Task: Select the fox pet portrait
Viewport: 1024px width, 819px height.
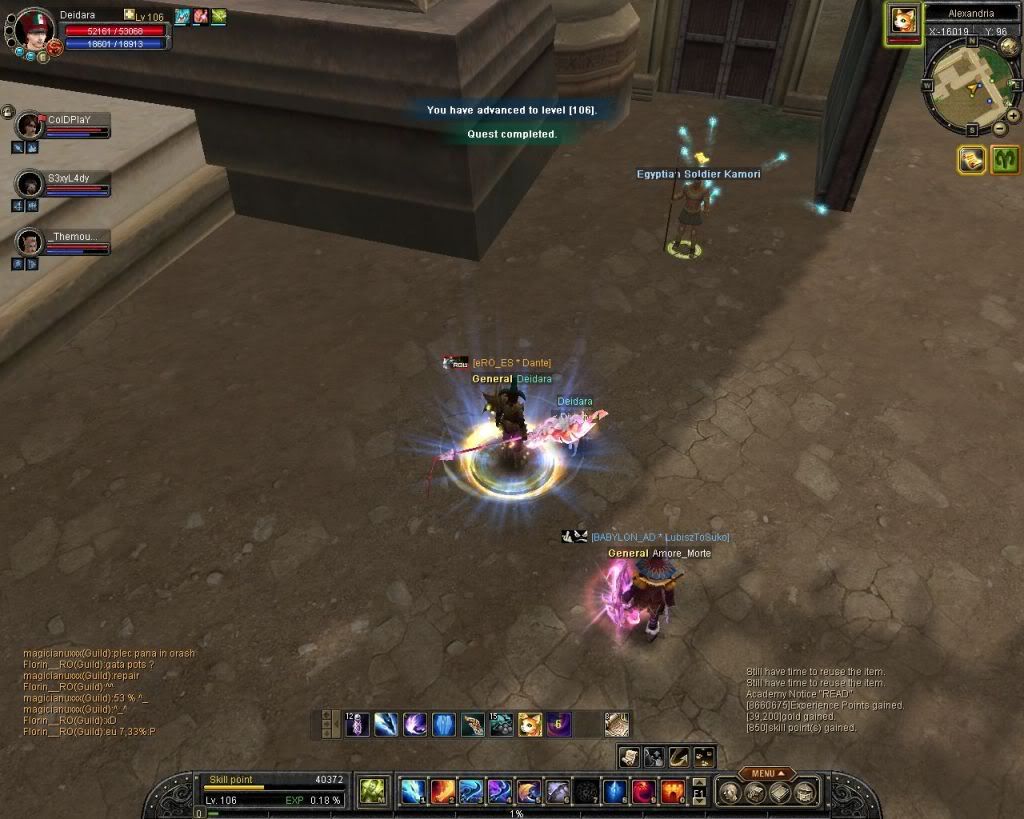Action: (x=905, y=21)
